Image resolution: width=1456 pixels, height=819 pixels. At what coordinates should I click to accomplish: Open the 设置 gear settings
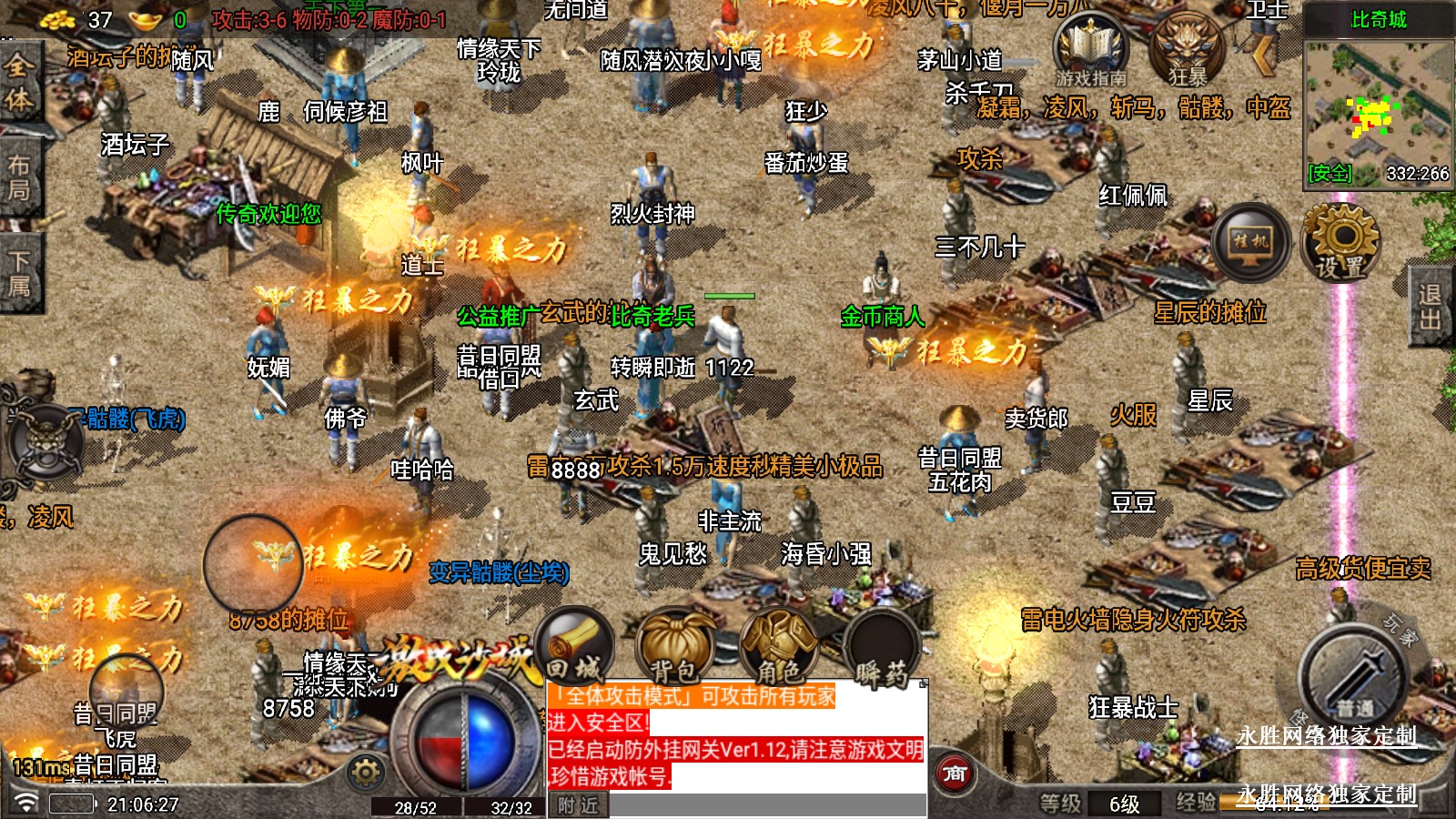click(x=1341, y=242)
